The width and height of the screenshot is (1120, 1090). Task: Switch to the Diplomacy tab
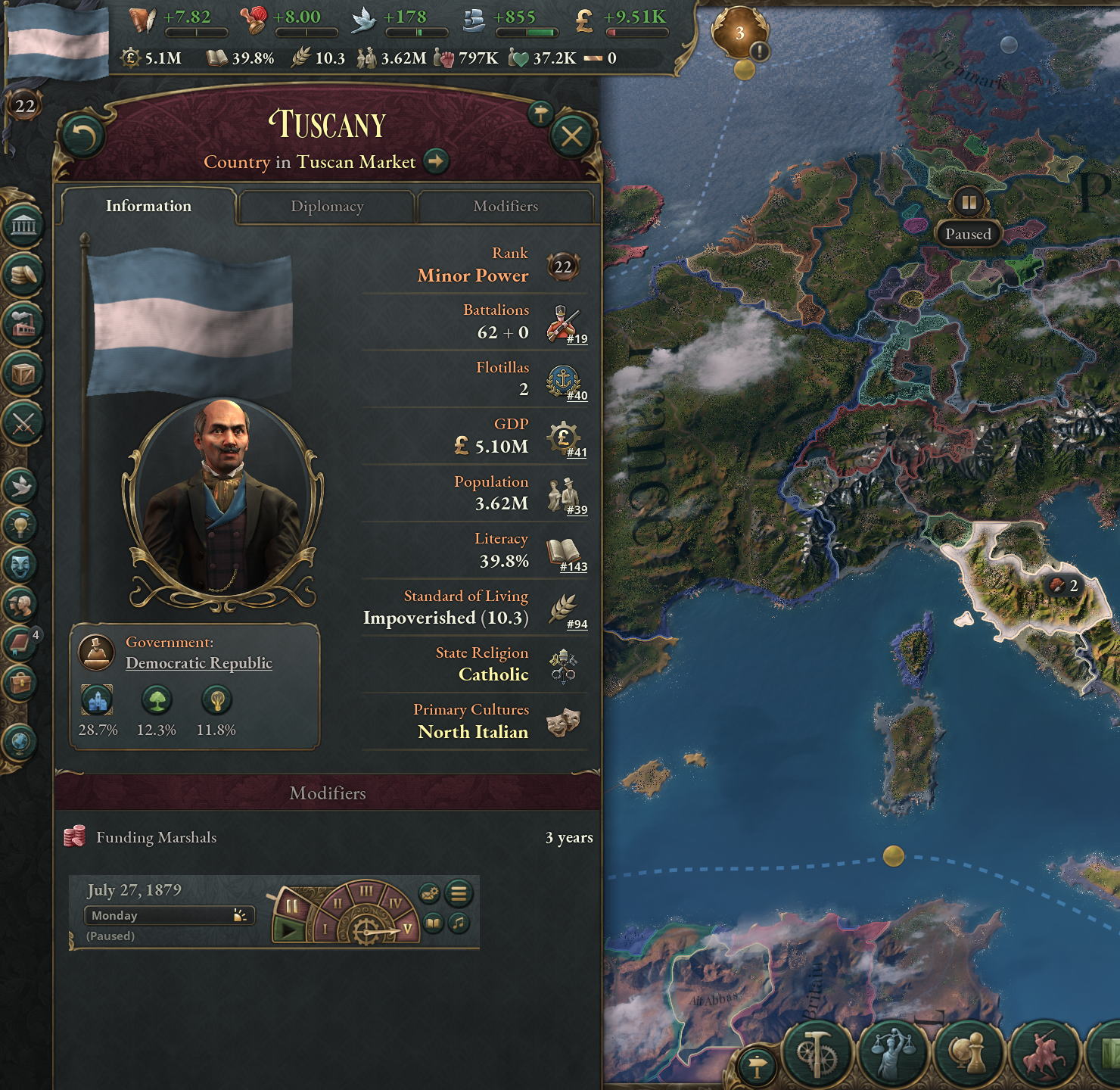pos(327,207)
